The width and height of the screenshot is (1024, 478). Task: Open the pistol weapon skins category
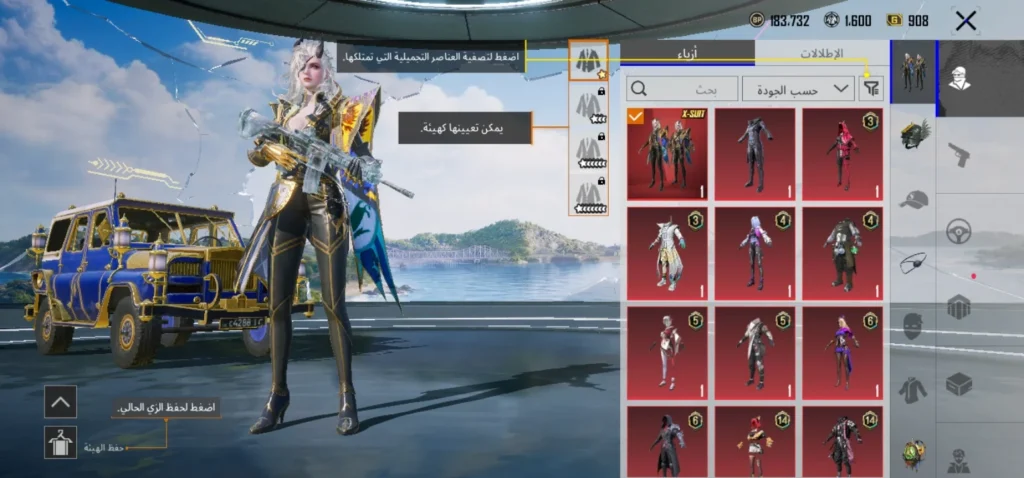(958, 155)
